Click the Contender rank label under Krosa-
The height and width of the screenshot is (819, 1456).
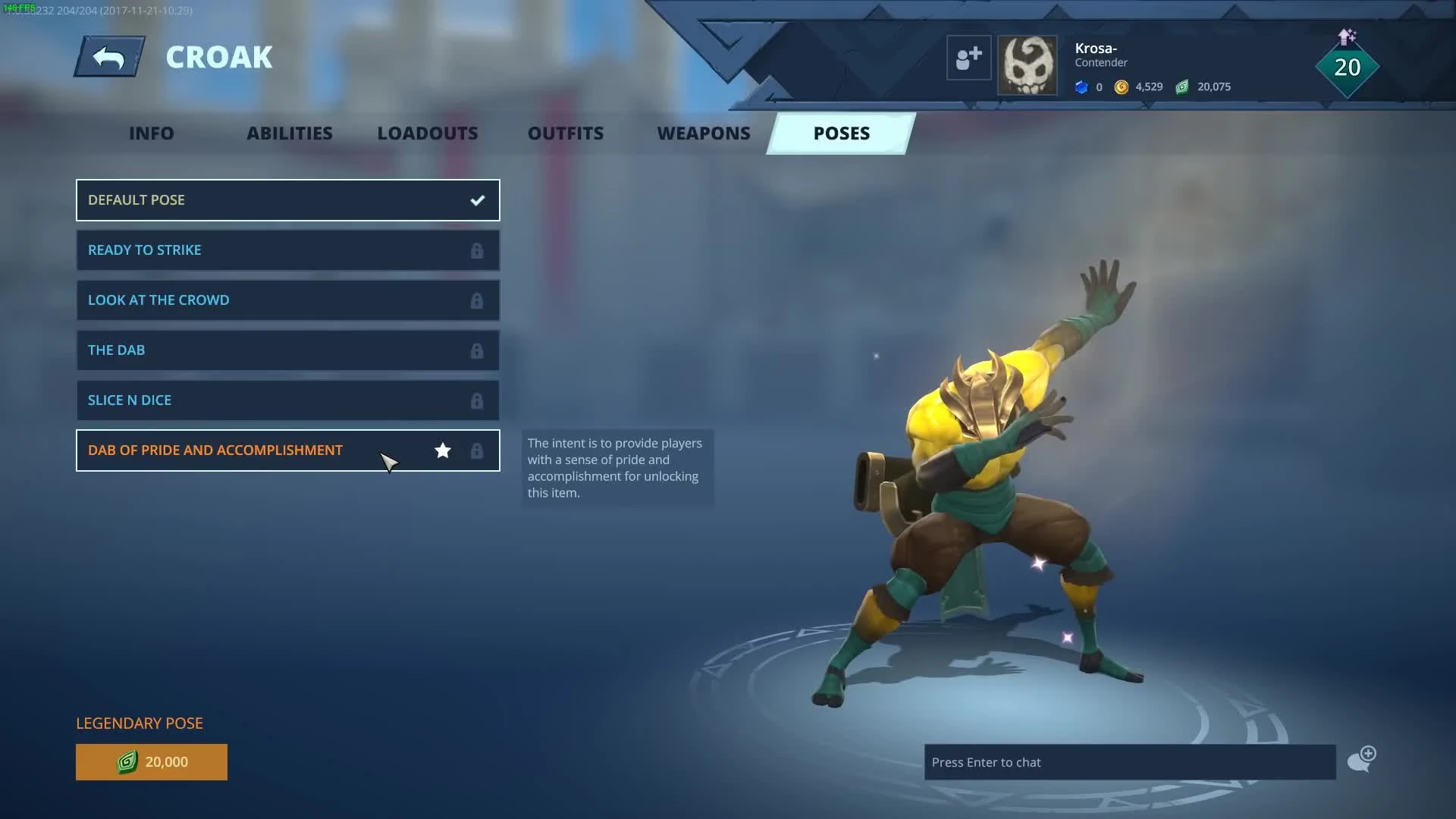[x=1100, y=62]
